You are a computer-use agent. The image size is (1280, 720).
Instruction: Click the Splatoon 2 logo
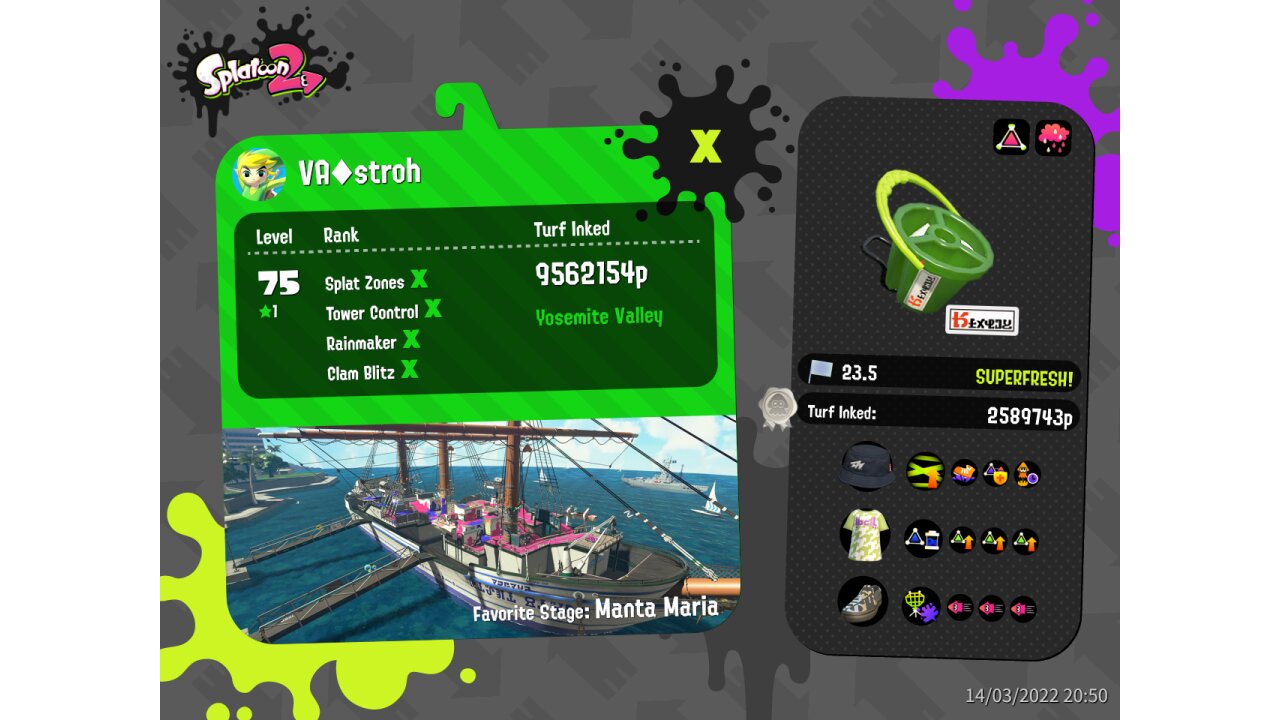[x=258, y=72]
